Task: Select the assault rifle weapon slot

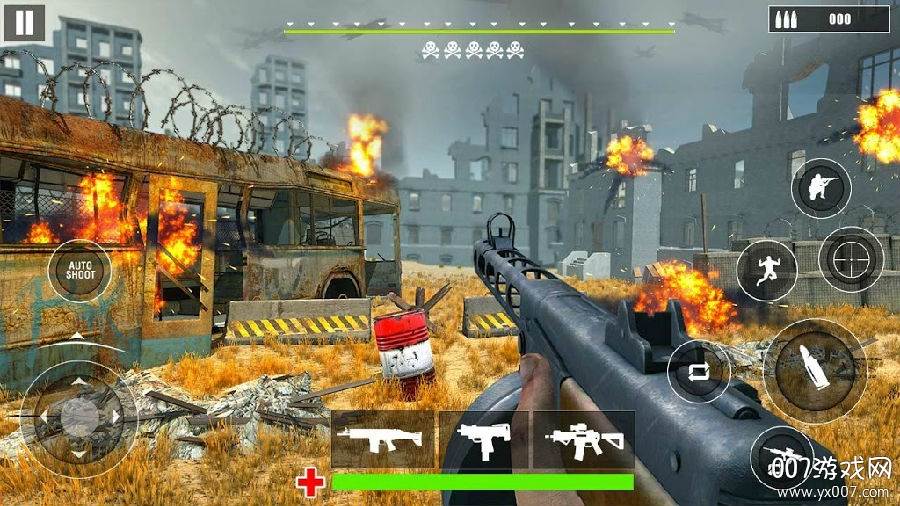Action: click(382, 440)
